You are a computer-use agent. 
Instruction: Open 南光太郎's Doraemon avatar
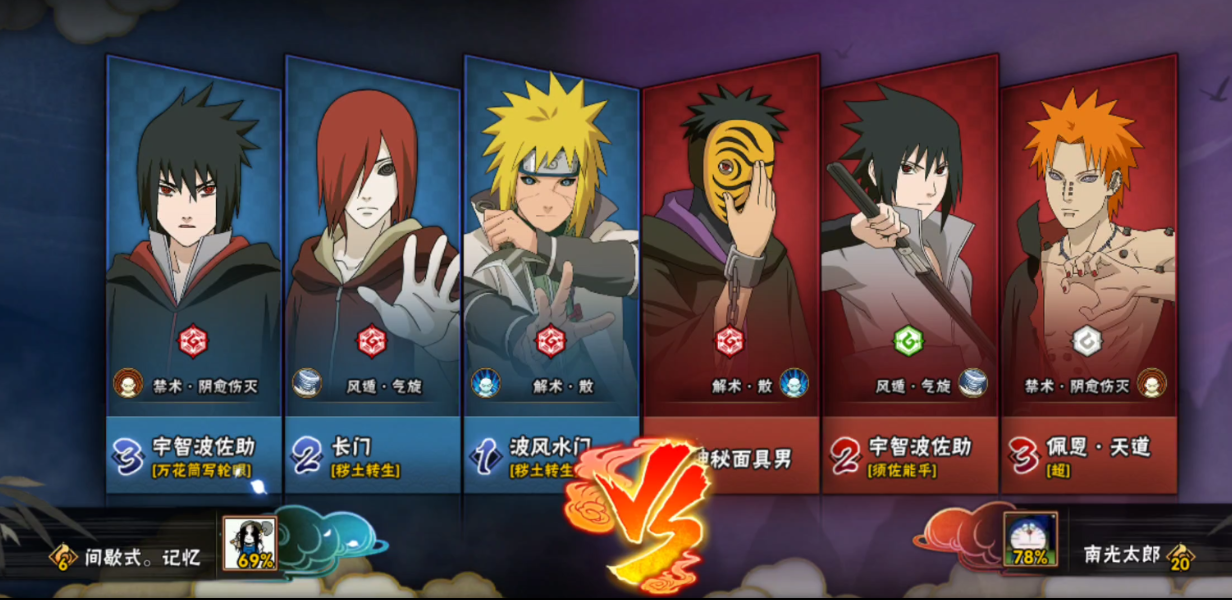1030,541
